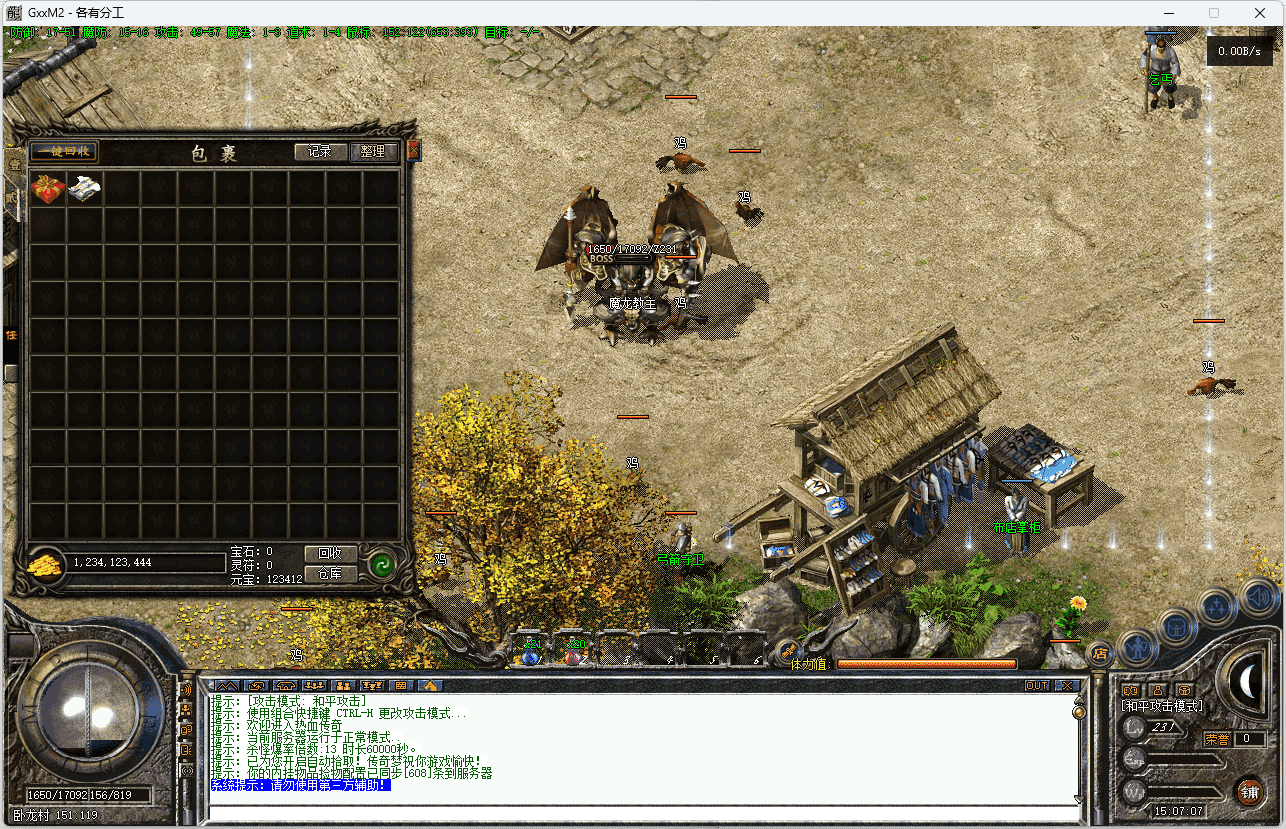
Task: Select the white scroll item in the bag
Action: point(85,189)
